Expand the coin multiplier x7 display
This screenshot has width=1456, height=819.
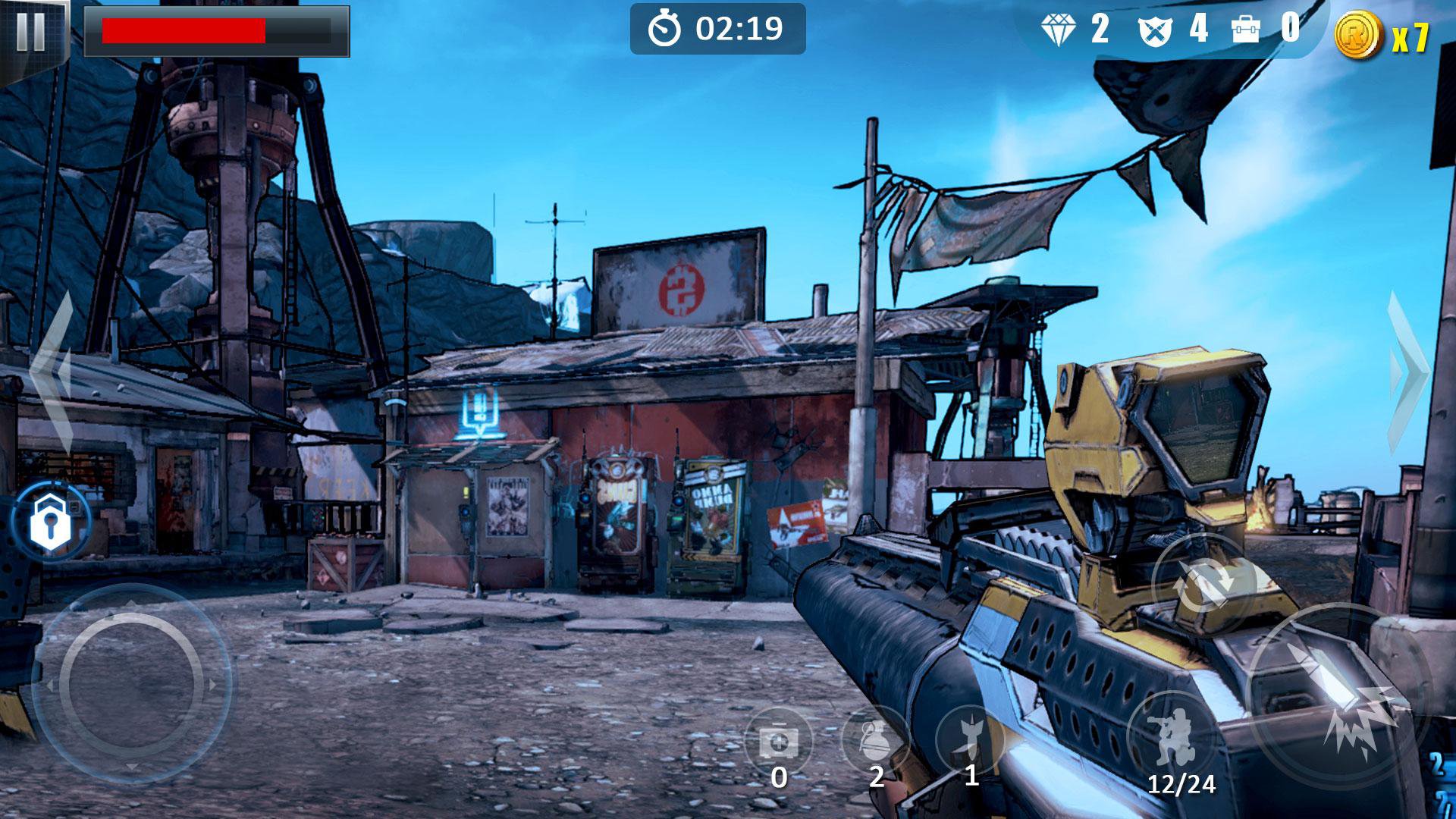tap(1380, 32)
